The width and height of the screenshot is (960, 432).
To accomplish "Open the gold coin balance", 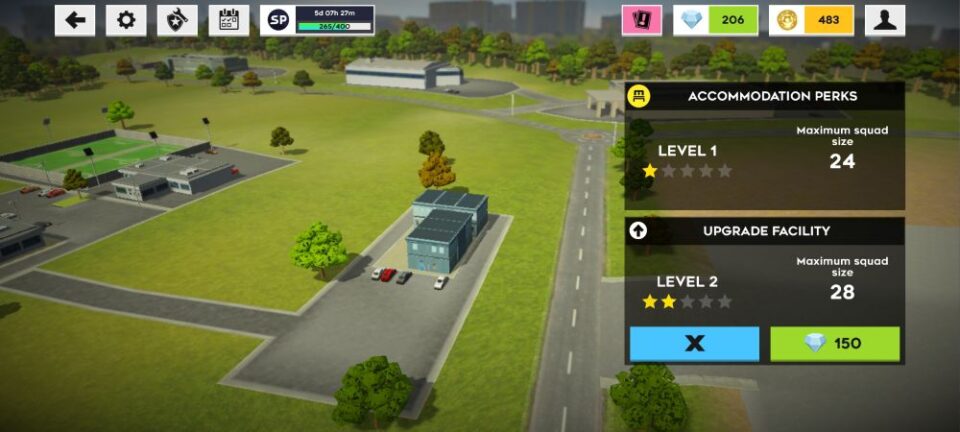I will point(811,20).
